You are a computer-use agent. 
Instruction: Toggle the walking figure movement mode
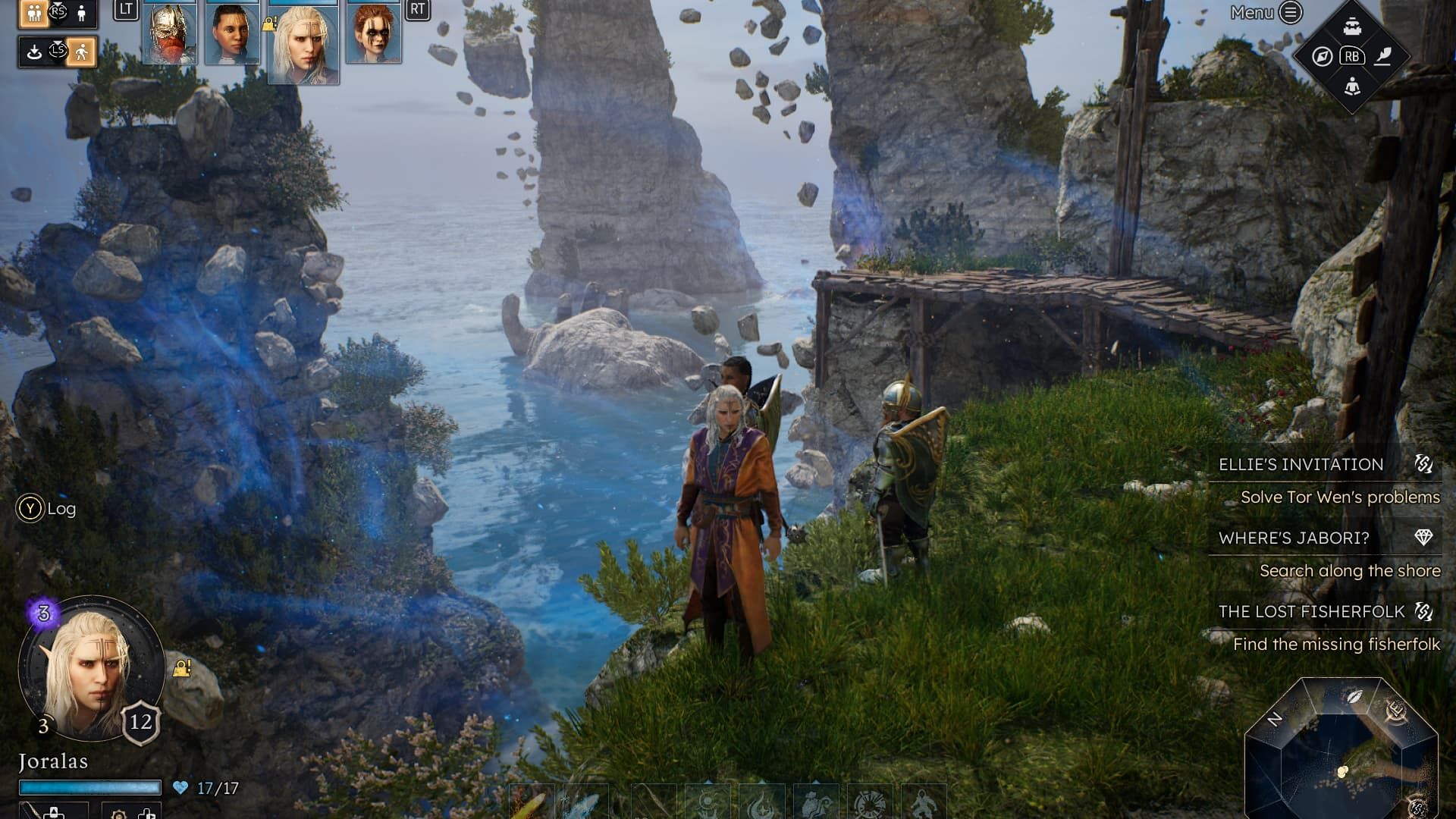[x=81, y=52]
